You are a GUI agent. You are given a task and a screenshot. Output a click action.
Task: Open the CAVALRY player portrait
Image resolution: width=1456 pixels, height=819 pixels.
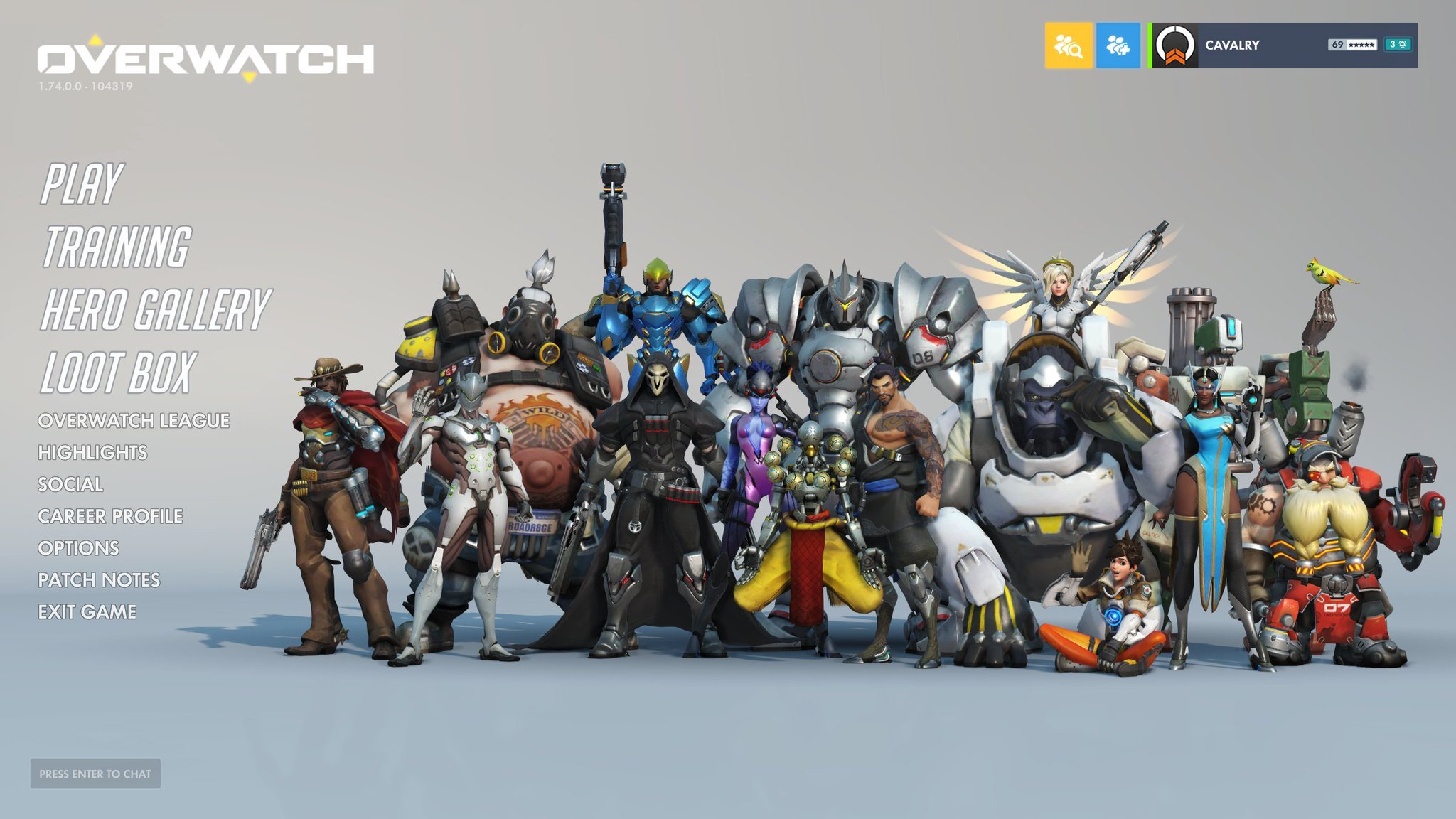[1175, 44]
